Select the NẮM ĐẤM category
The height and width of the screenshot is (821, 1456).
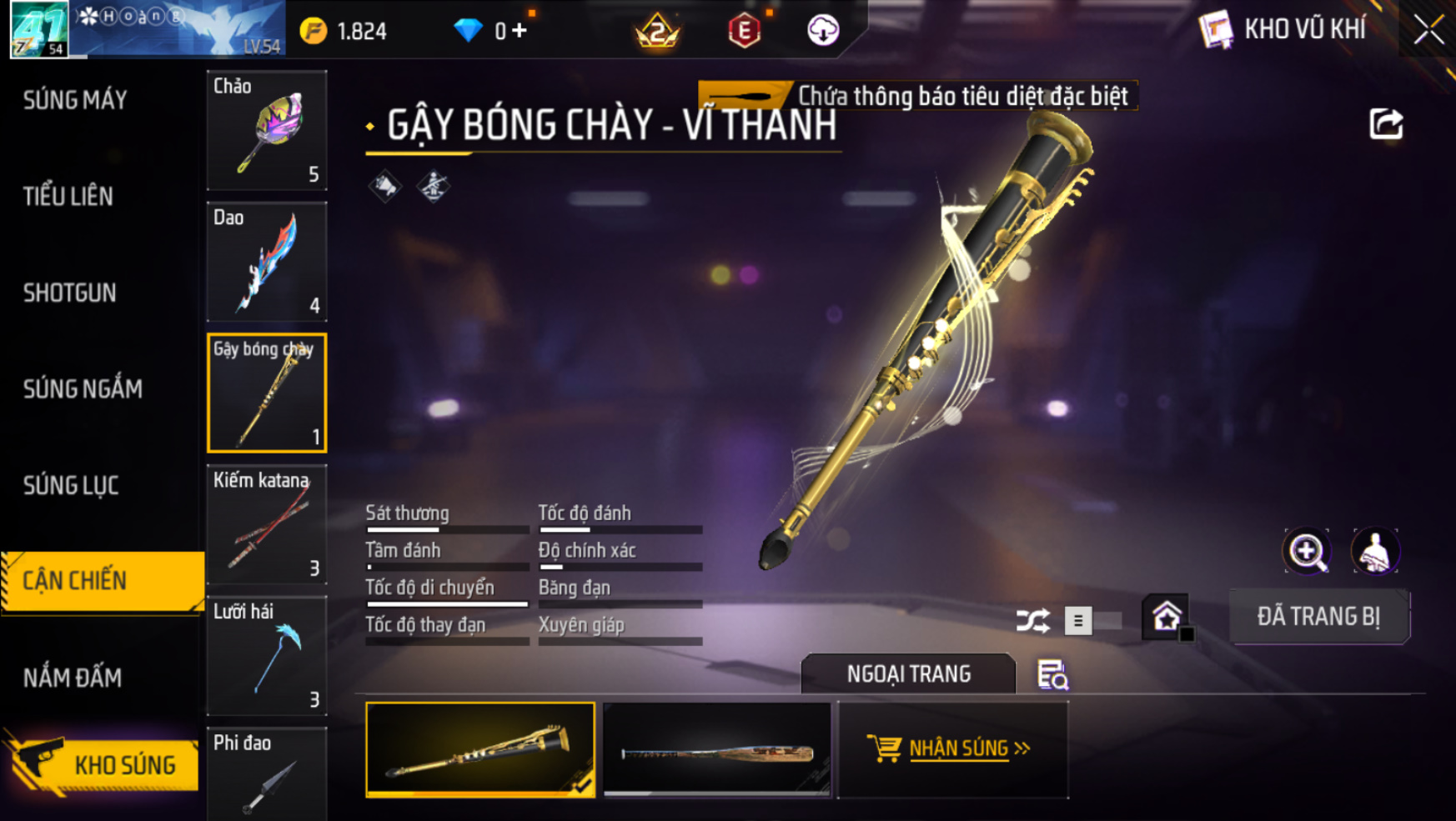coord(73,678)
